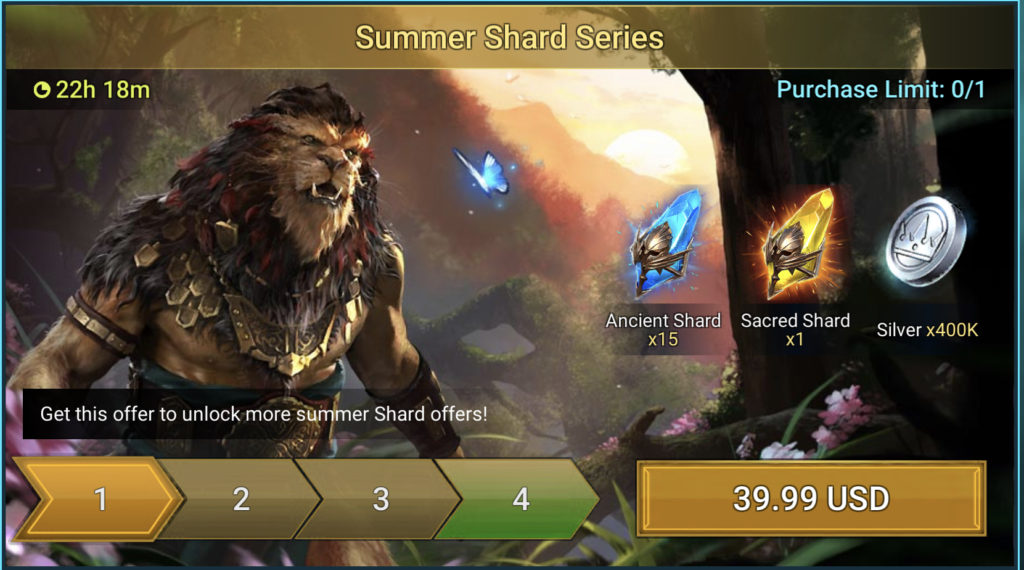Select offer step 1

tap(100, 498)
